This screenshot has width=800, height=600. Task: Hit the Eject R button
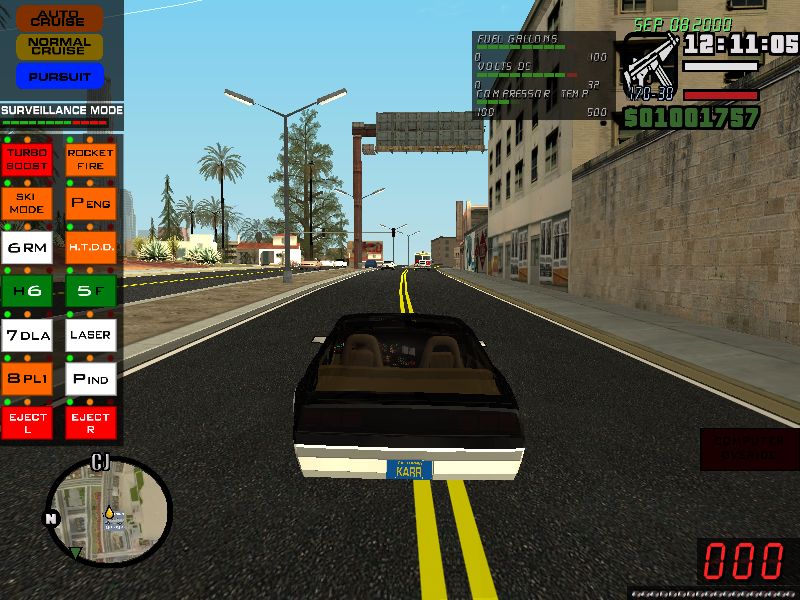(x=91, y=423)
